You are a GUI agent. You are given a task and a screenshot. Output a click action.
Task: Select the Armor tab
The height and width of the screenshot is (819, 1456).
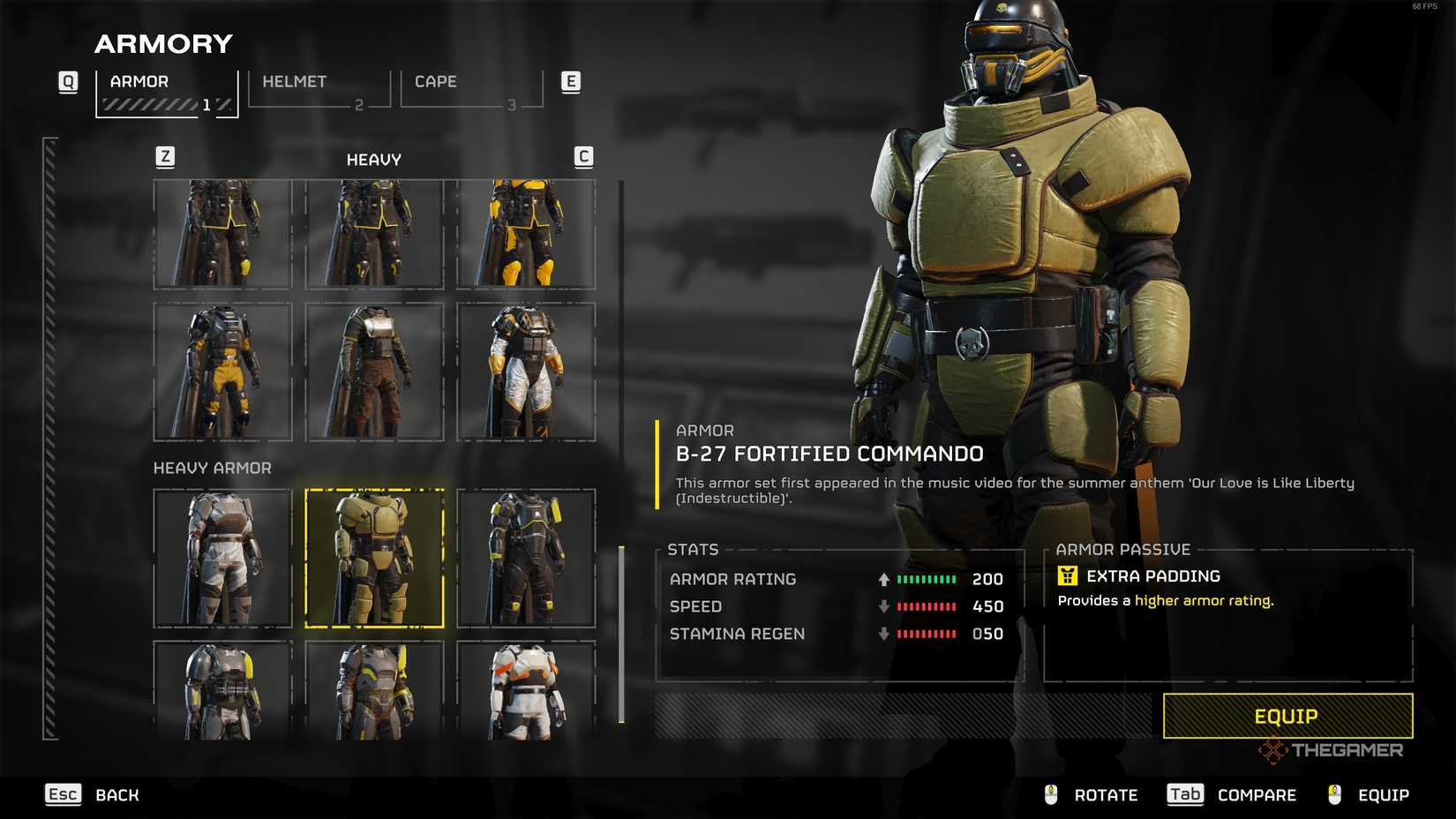(x=167, y=89)
